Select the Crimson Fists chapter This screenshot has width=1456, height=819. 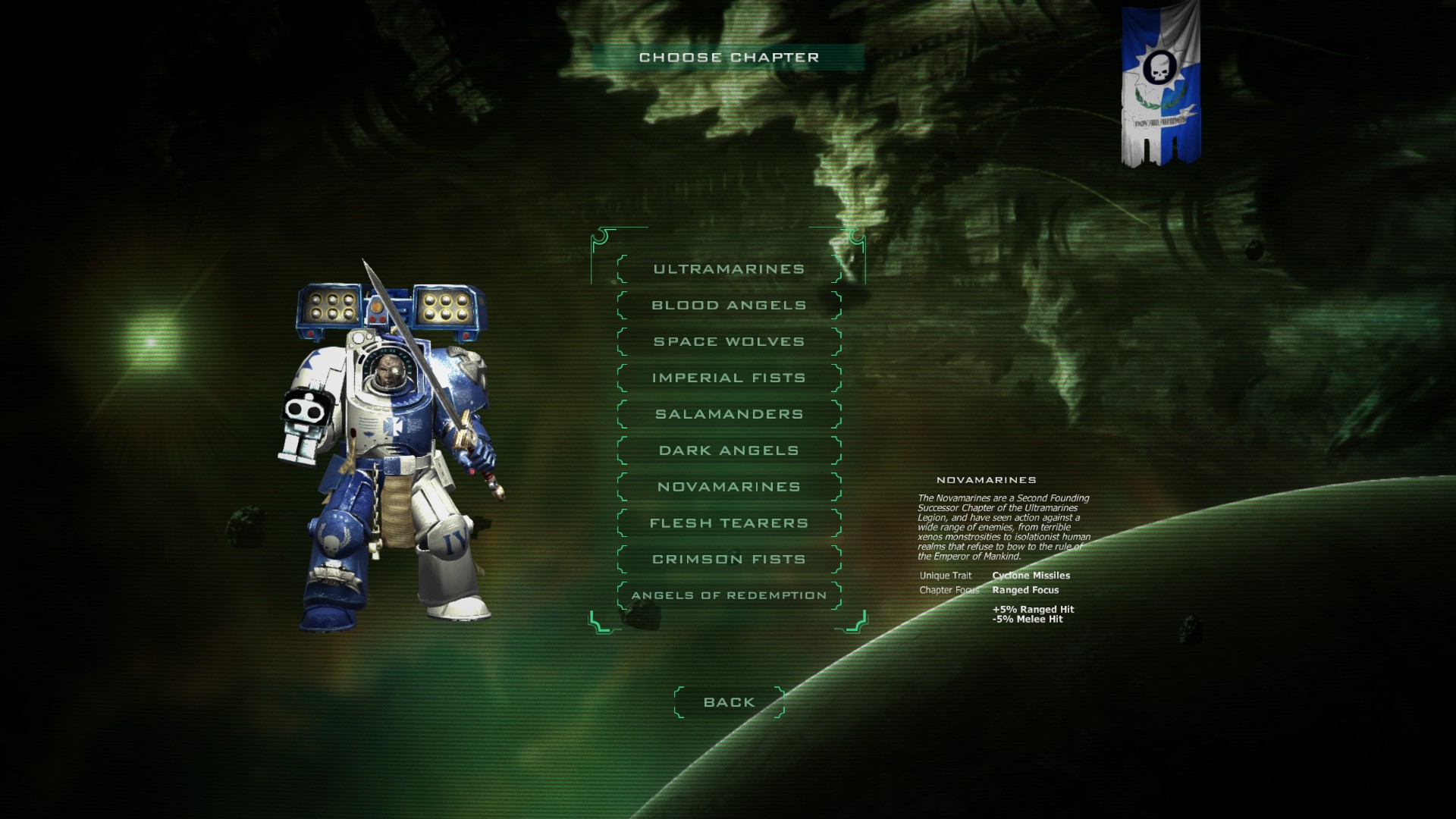click(728, 559)
